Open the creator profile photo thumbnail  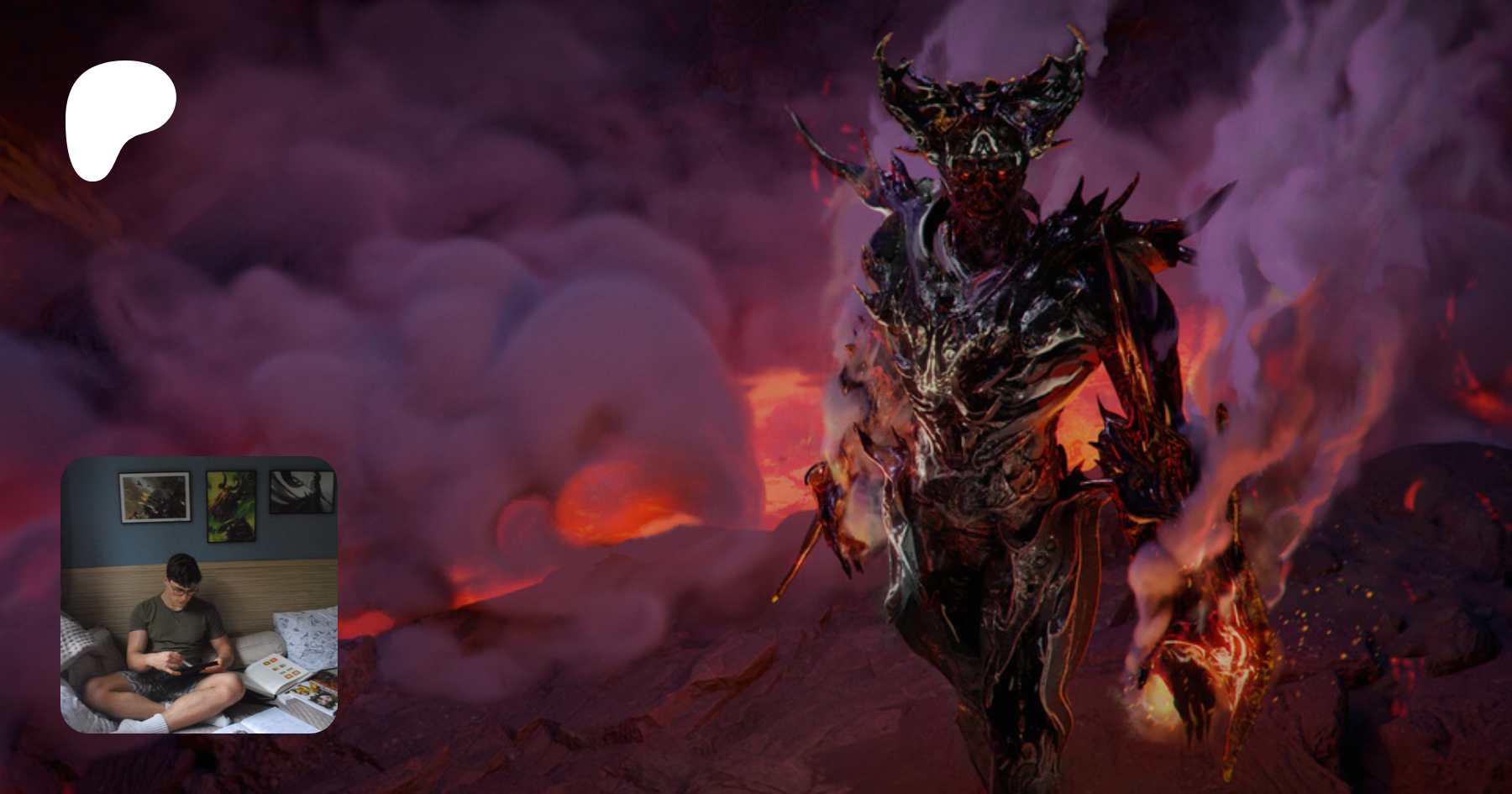[199, 595]
